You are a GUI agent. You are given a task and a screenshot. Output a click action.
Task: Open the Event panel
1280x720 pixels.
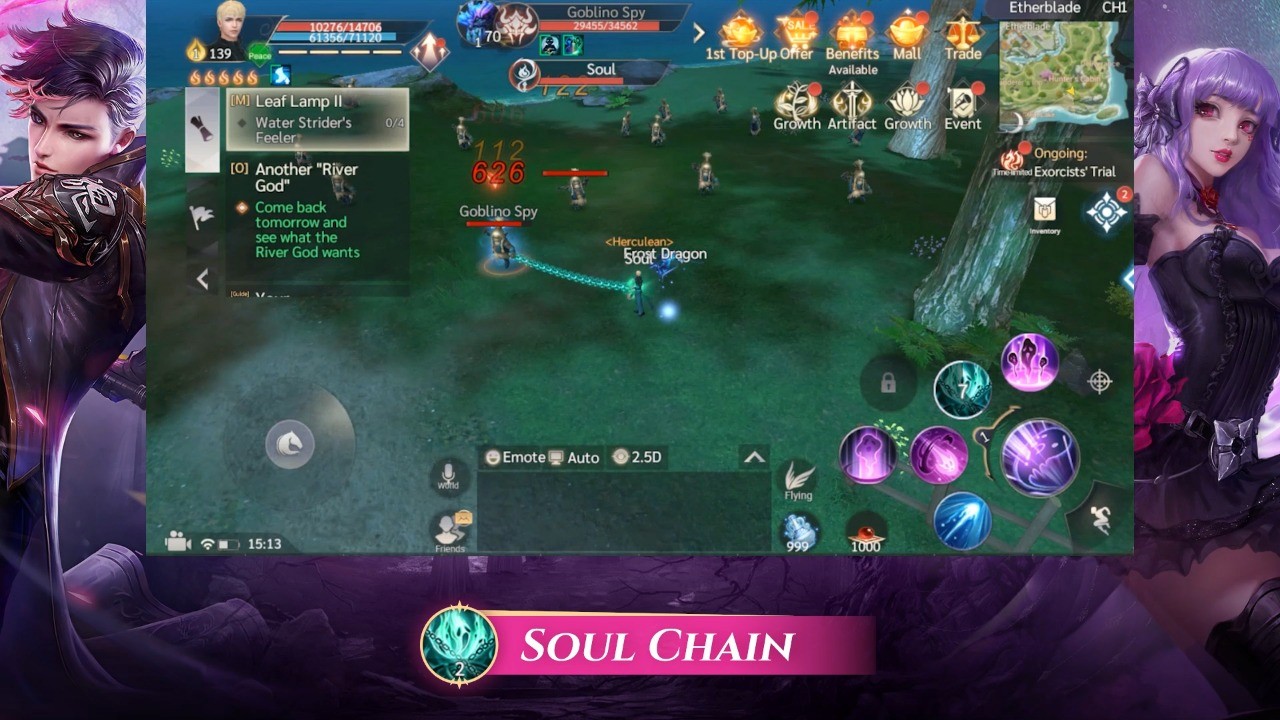(x=962, y=103)
